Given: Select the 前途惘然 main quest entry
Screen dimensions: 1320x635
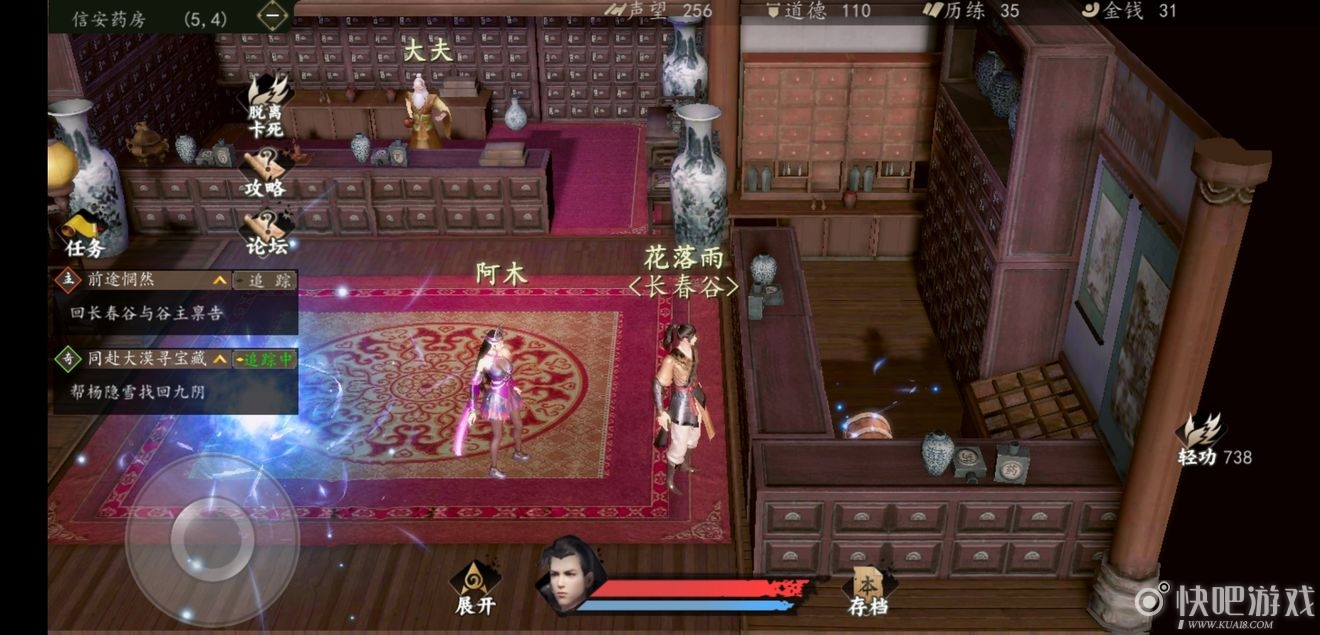Looking at the screenshot, I should pos(140,281).
